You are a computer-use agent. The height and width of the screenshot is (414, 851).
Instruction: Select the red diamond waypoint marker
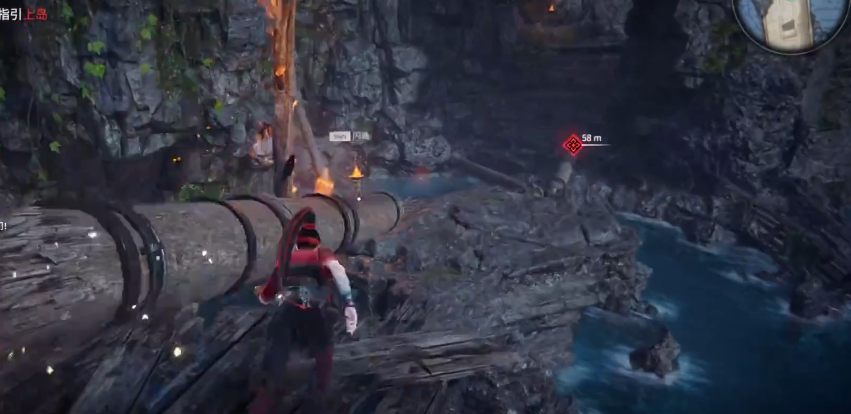click(573, 145)
